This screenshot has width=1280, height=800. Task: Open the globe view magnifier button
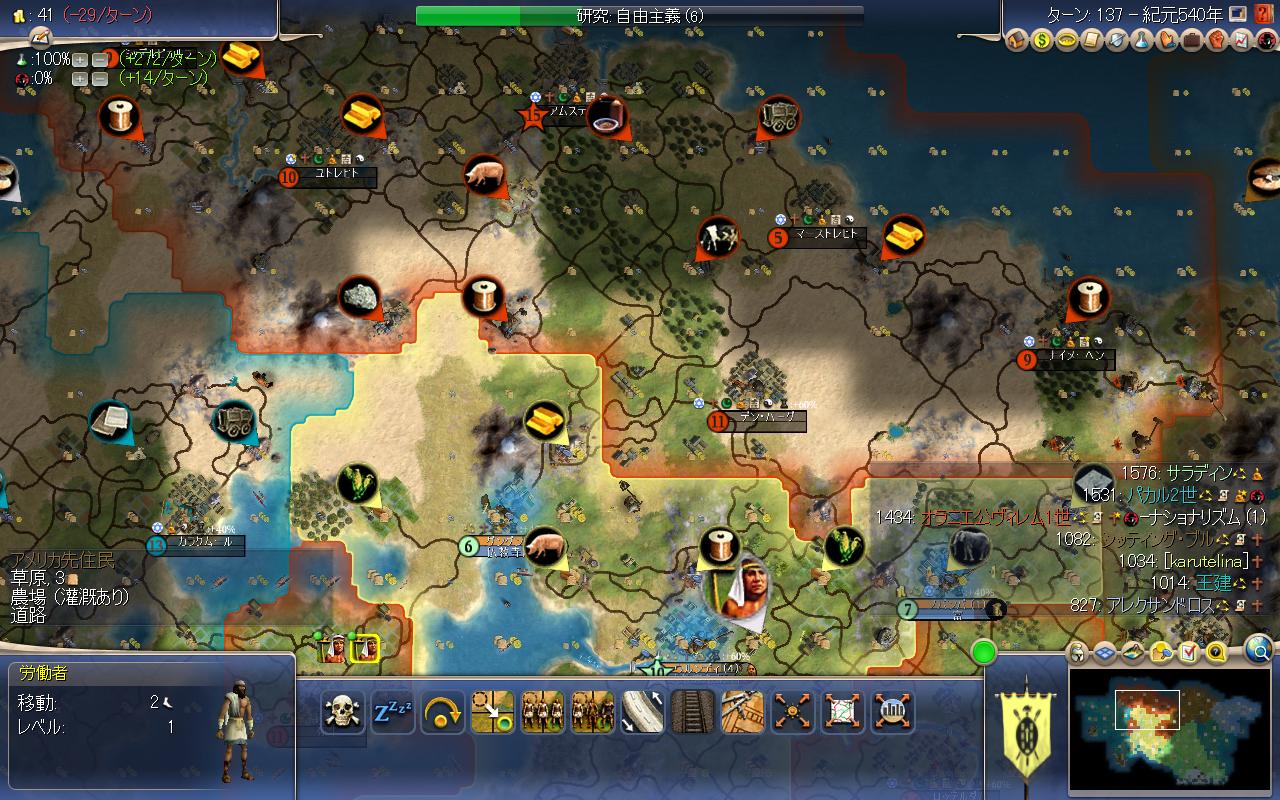(1259, 652)
